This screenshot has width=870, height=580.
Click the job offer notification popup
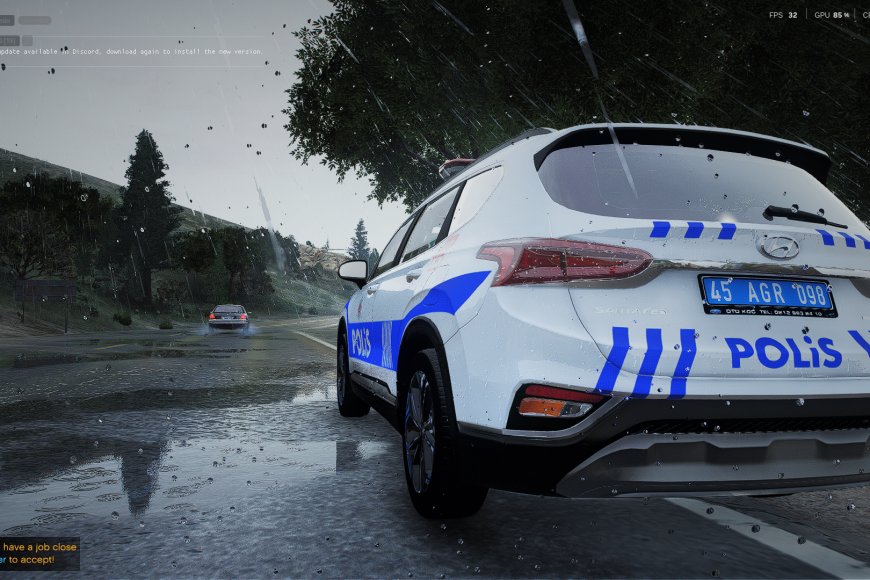point(39,554)
